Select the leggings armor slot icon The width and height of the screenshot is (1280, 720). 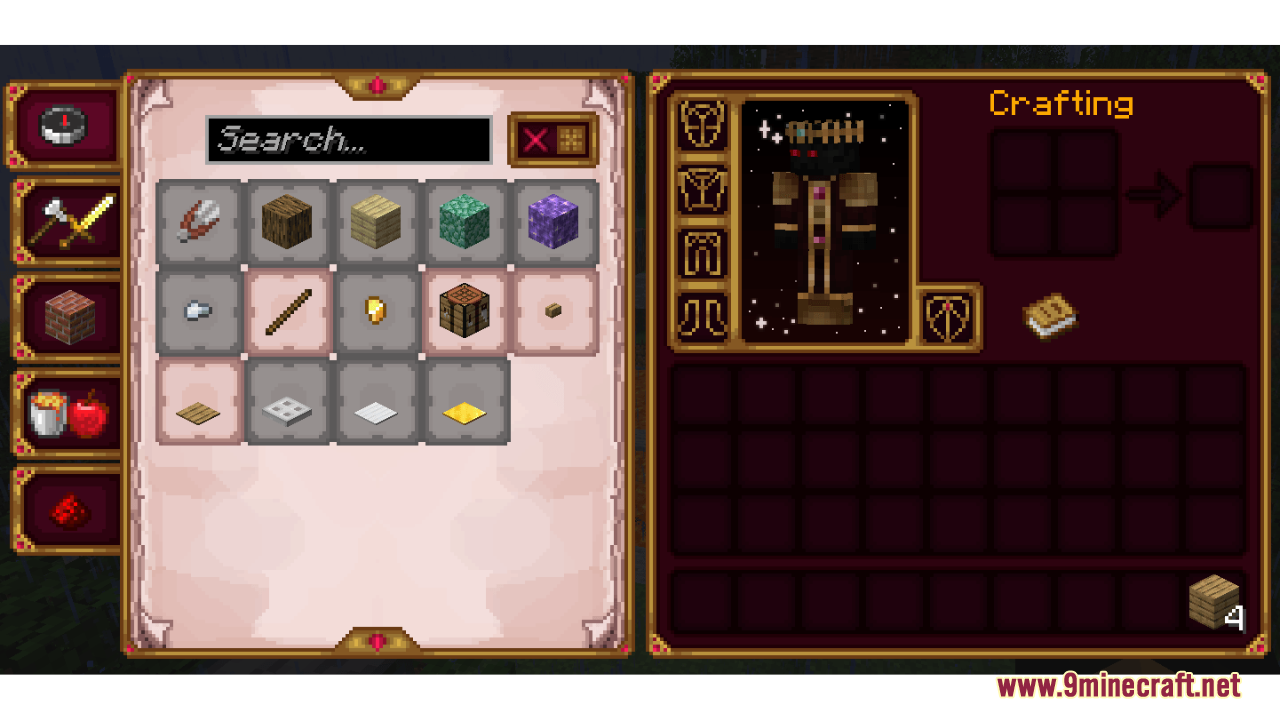click(701, 253)
